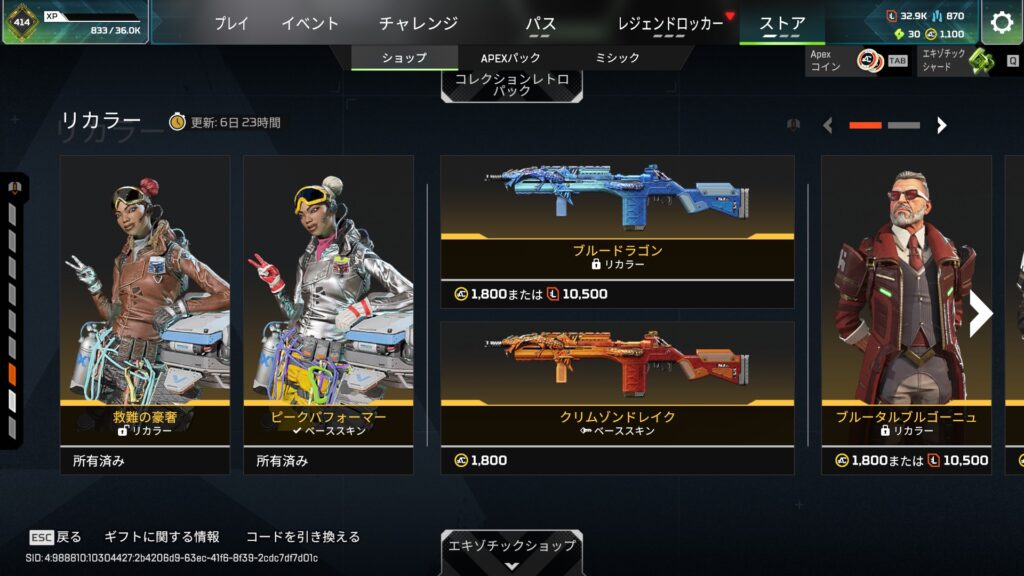This screenshot has height=576, width=1024.
Task: Switch to the APEXパック sub-tab
Action: (510, 58)
